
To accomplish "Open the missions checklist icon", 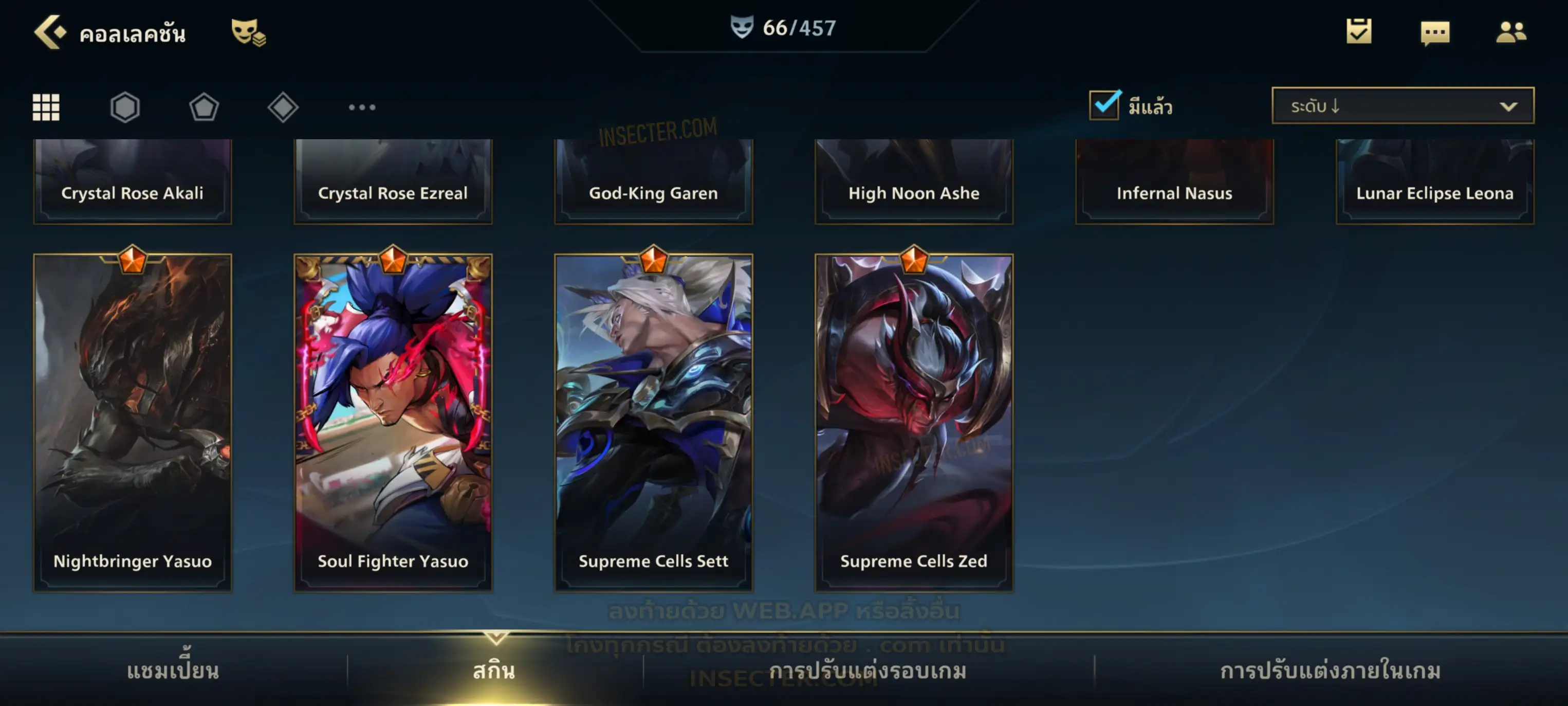I will (1359, 32).
